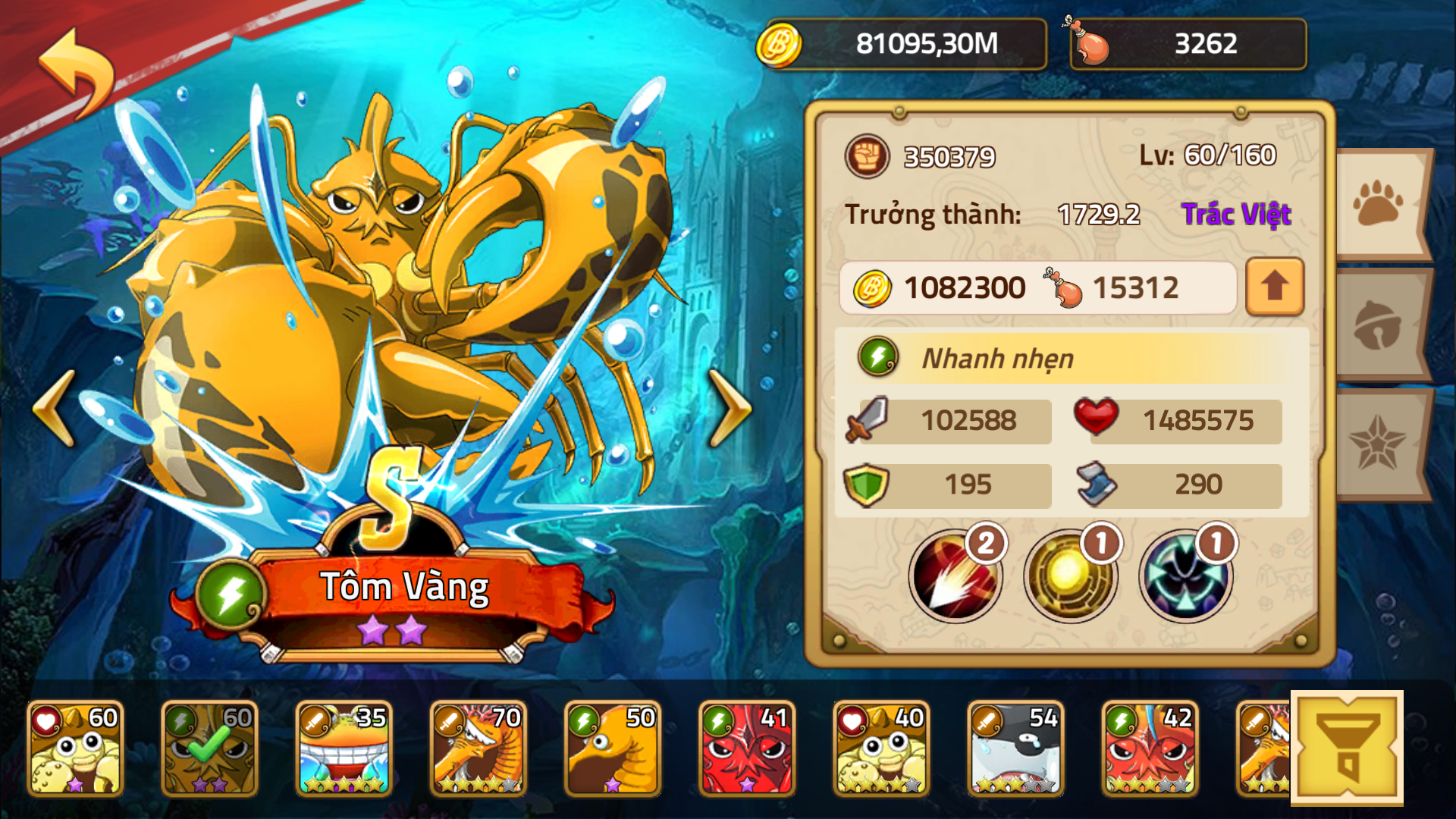Click the fist icon showing power 350379
The width and height of the screenshot is (1456, 819).
pos(867,157)
